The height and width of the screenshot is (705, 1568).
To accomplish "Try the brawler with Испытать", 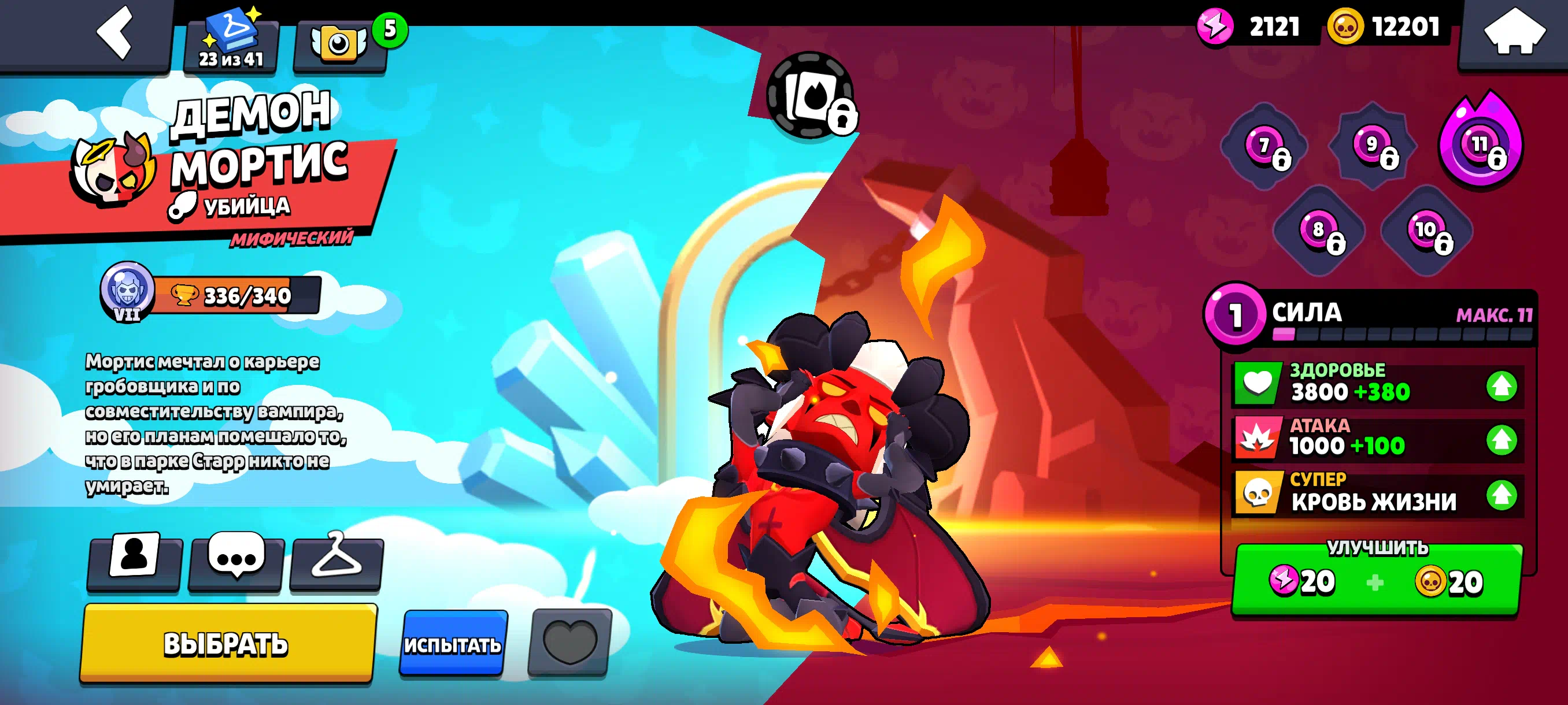I will tap(453, 644).
